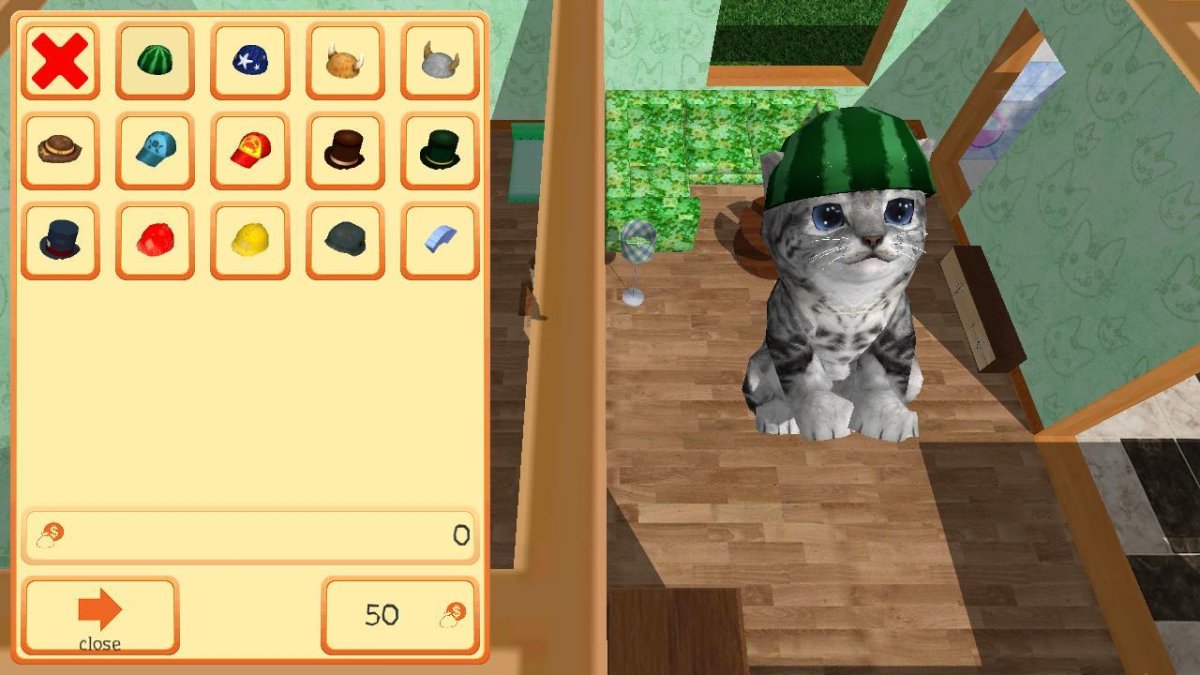Select the navy top hat with red band
The image size is (1200, 675).
pos(60,241)
